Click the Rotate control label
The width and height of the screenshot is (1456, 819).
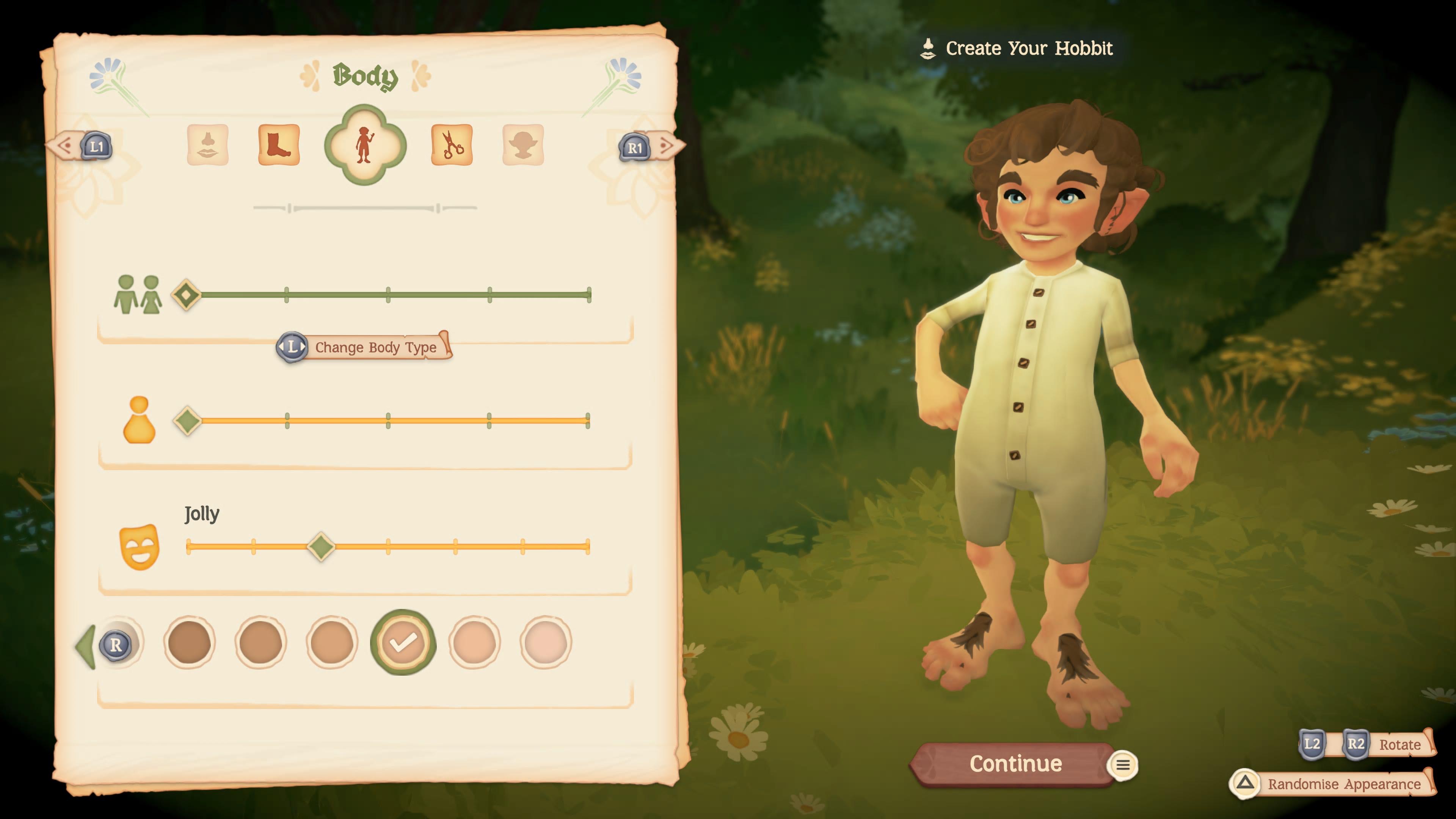(1400, 744)
